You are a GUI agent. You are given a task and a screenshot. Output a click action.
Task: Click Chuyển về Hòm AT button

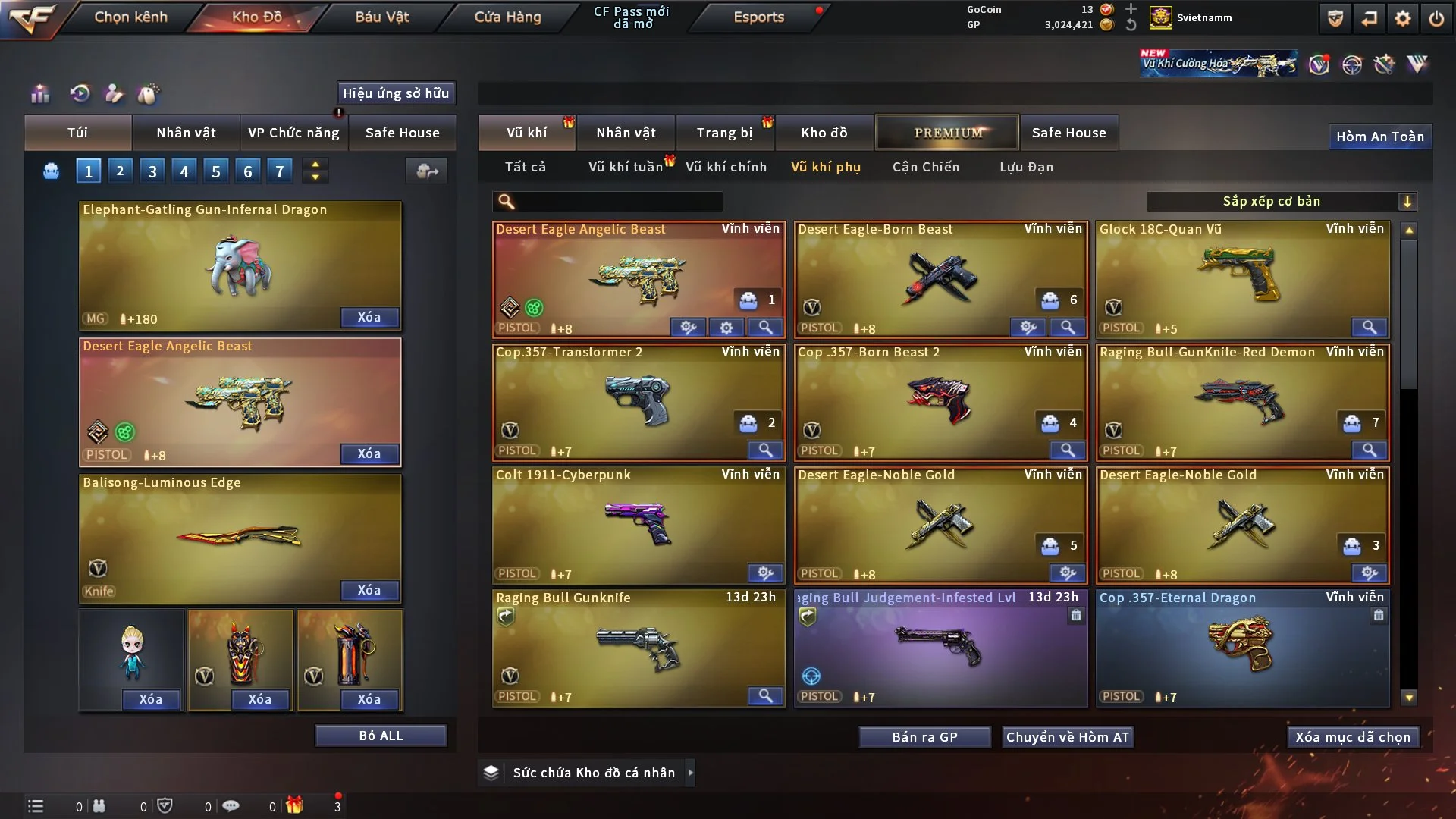1067,737
